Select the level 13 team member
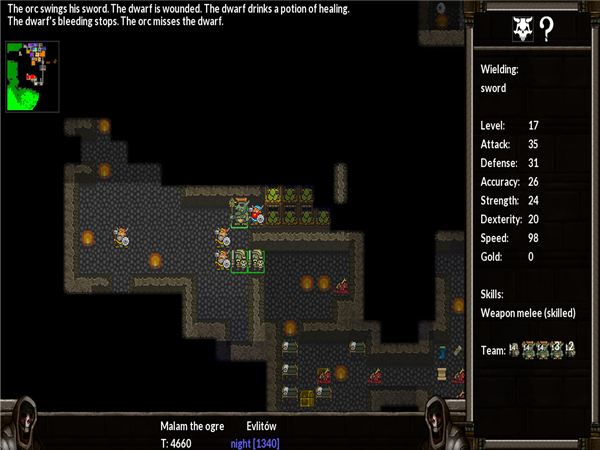Viewport: 600px width, 450px height. coord(555,349)
